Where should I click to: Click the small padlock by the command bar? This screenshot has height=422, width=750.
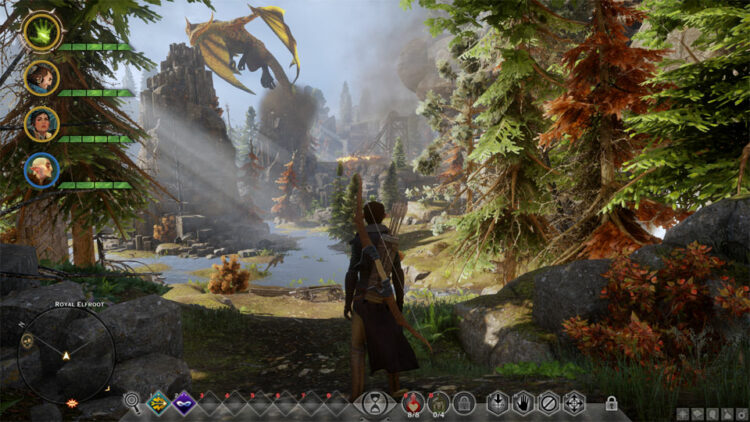611,404
